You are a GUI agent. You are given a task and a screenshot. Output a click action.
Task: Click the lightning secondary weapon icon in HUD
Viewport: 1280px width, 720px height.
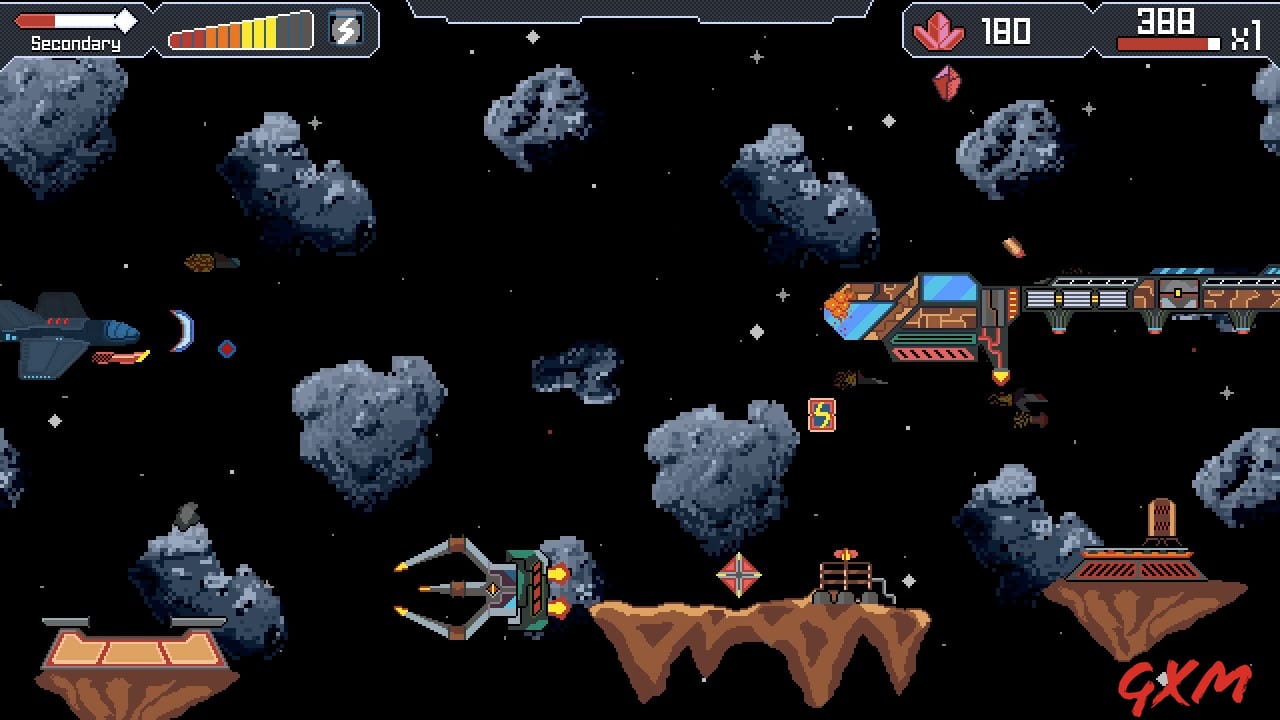click(345, 31)
